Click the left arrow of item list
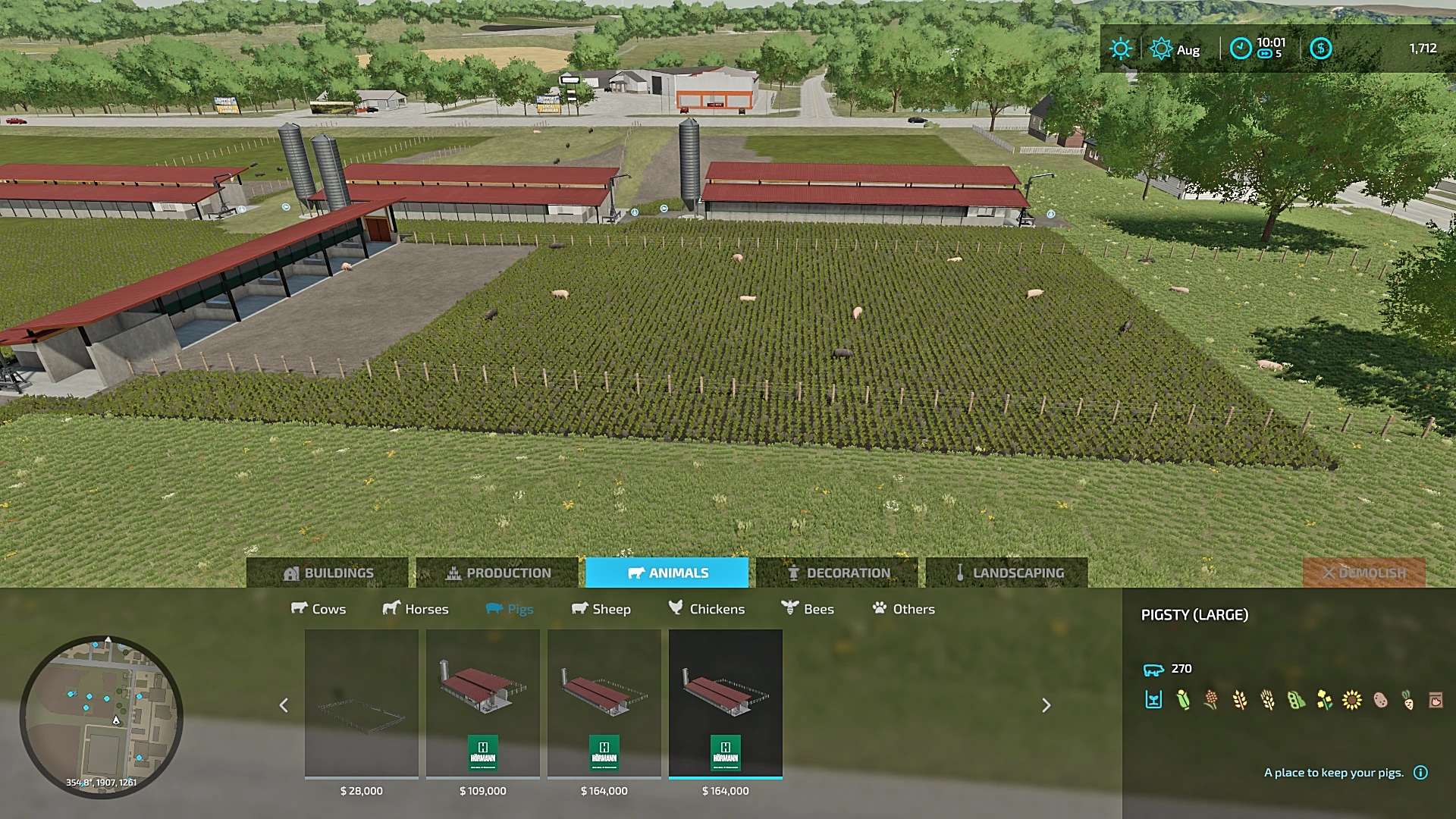 (x=284, y=705)
